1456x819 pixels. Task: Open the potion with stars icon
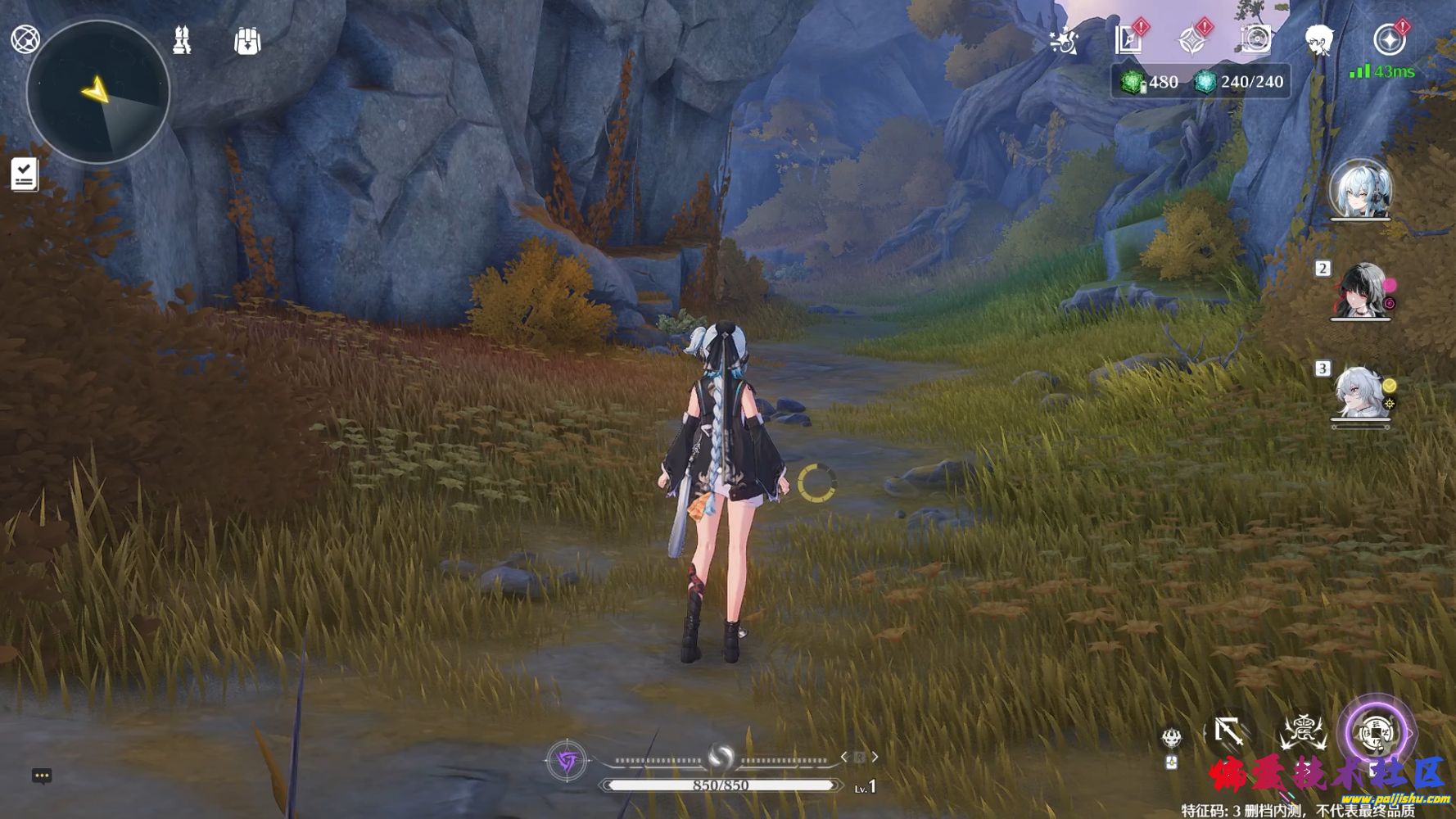[x=1063, y=40]
